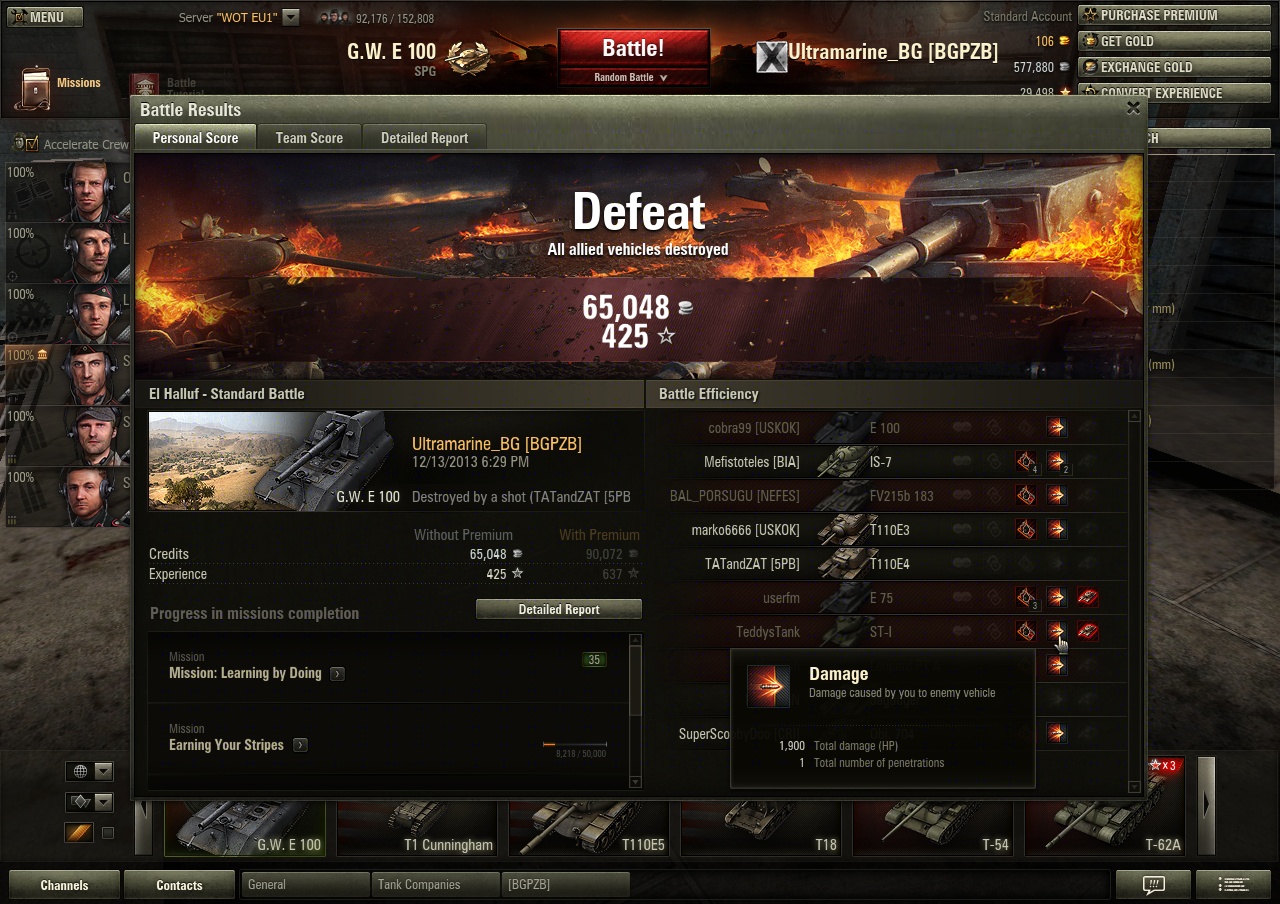Close the Battle Results window

[1133, 108]
